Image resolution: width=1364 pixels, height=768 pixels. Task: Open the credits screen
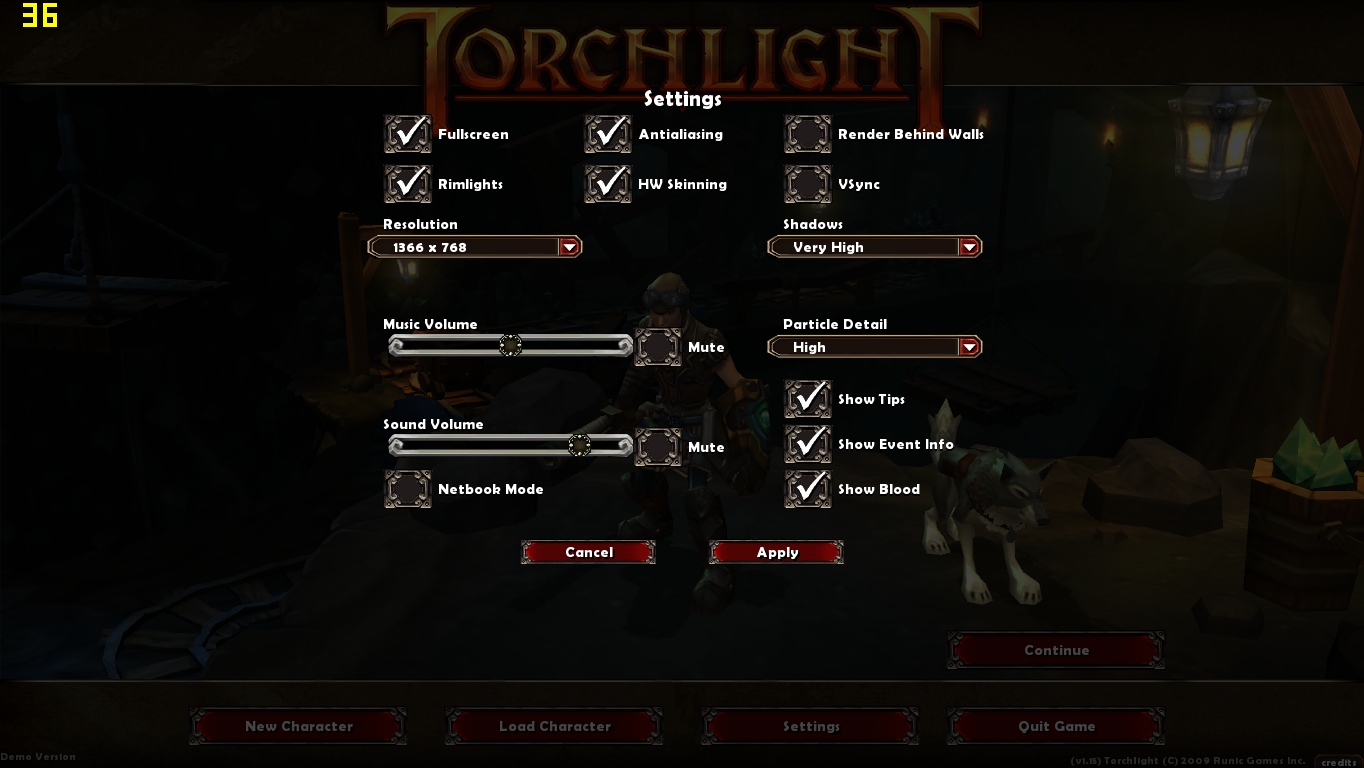click(x=1338, y=762)
